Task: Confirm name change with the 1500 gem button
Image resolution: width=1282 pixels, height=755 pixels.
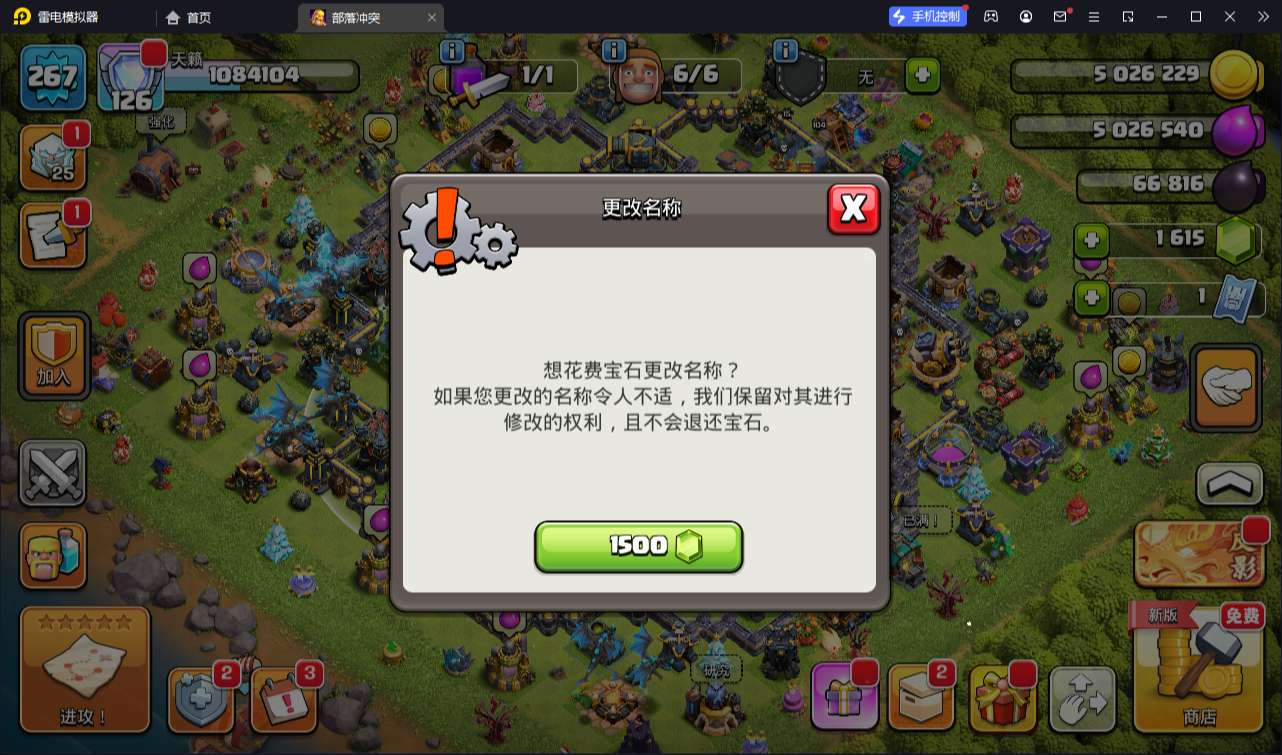Action: coord(638,546)
